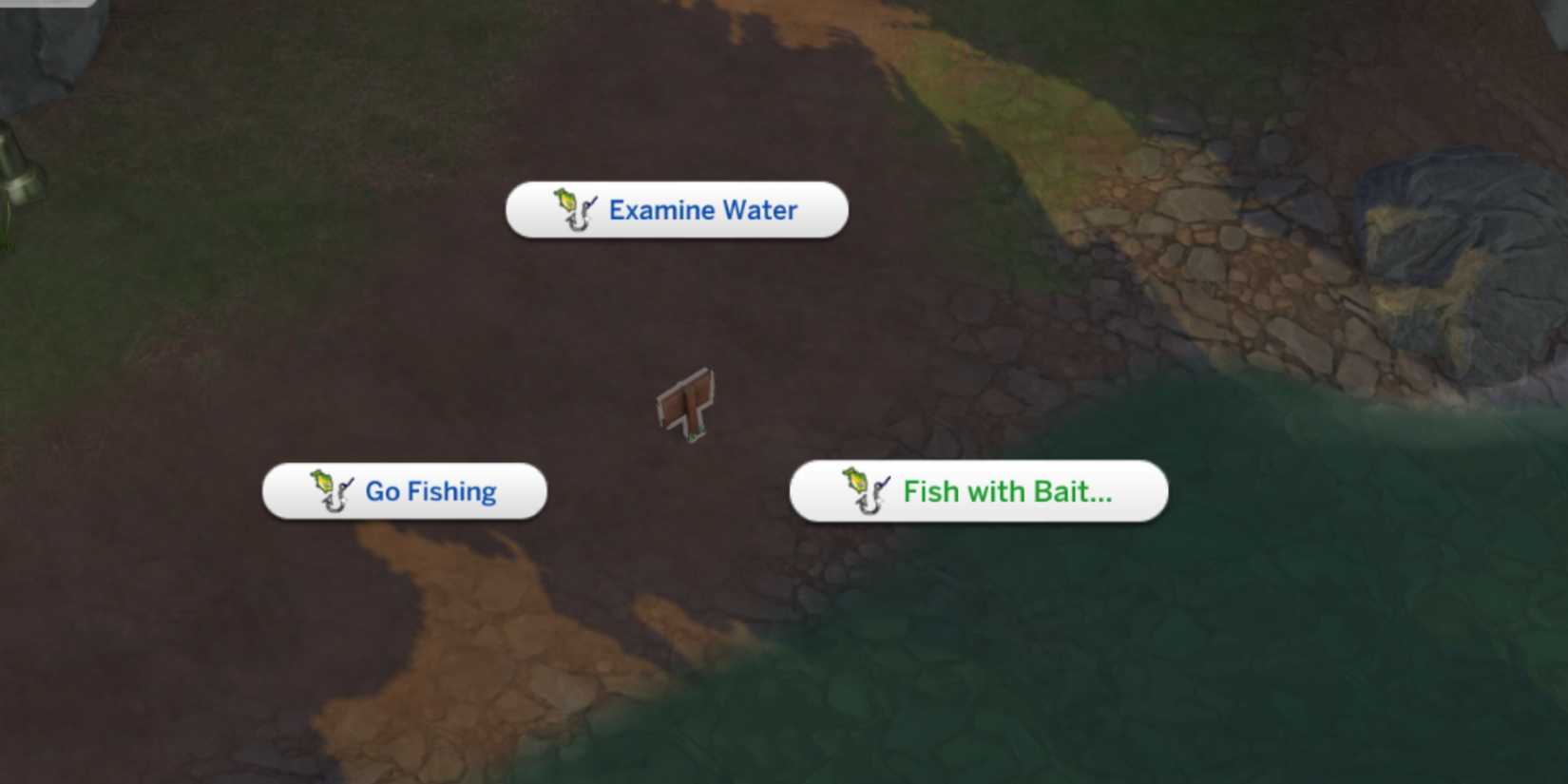Click the "Examine Water" button label
The width and height of the screenshot is (1568, 784).
pos(702,210)
